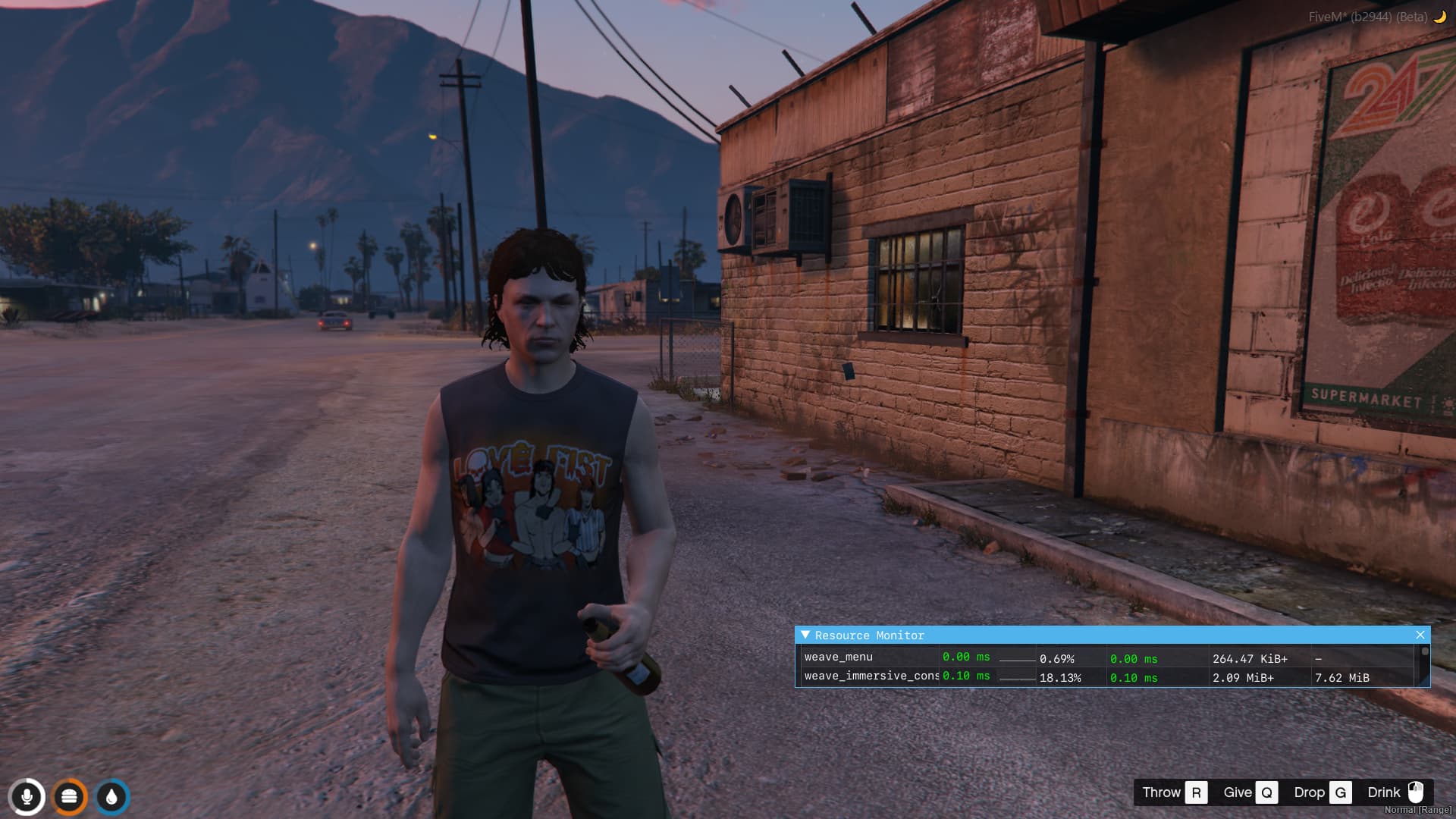Select the weave_immersive_cons resource row
The height and width of the screenshot is (819, 1456).
click(871, 676)
